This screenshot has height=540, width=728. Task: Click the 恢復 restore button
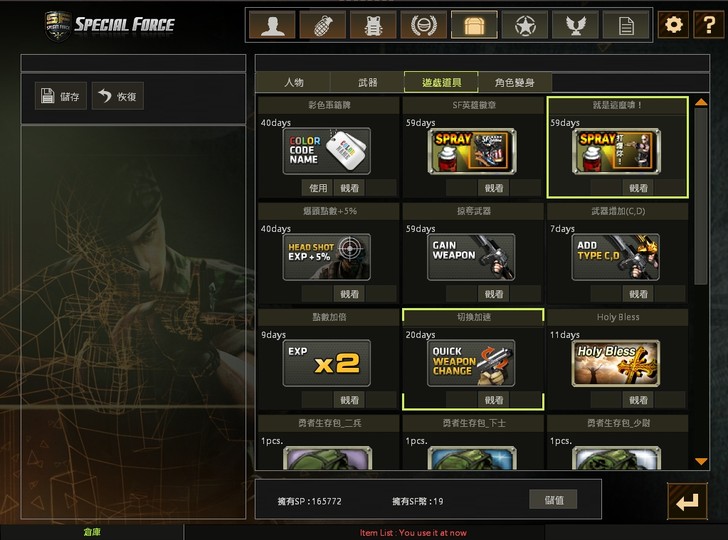[117, 96]
